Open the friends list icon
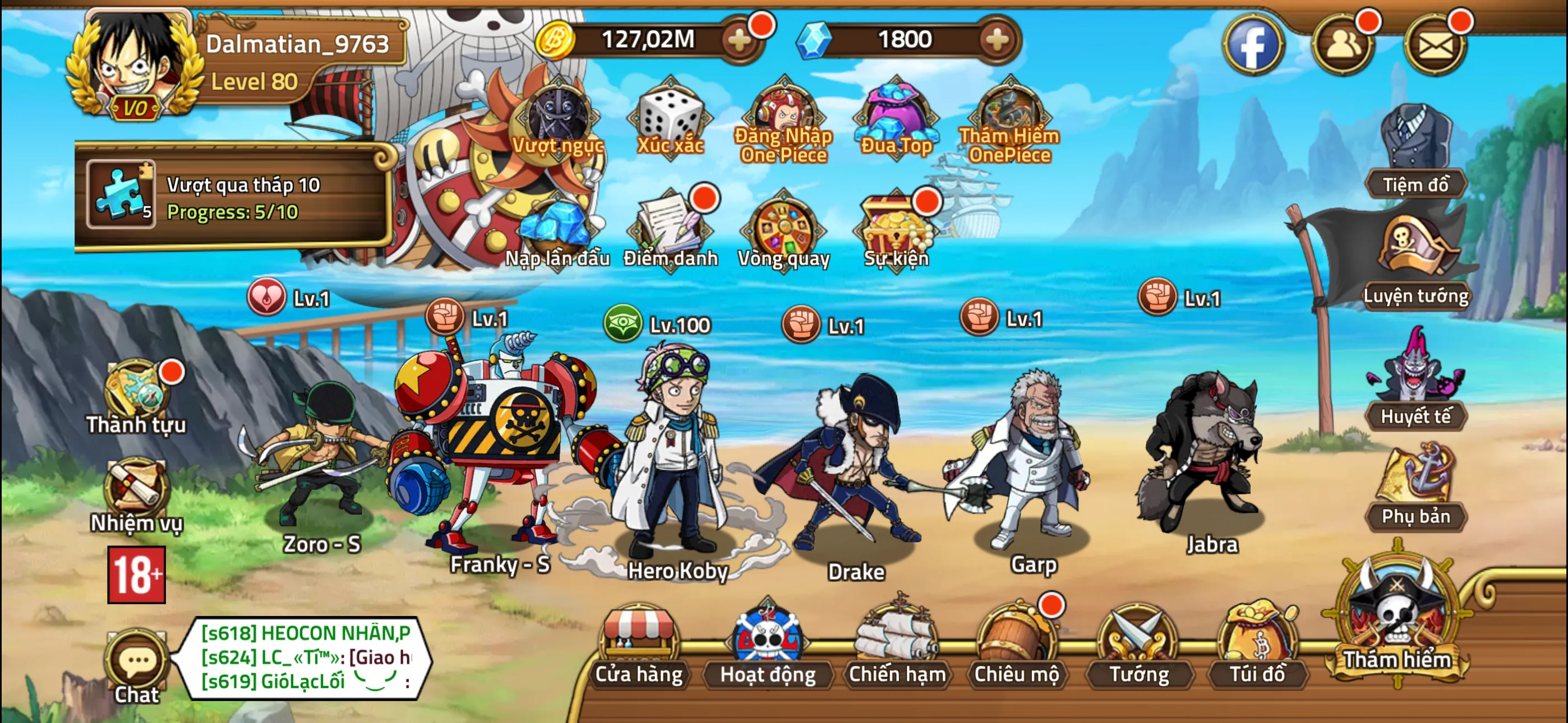 (x=1343, y=44)
